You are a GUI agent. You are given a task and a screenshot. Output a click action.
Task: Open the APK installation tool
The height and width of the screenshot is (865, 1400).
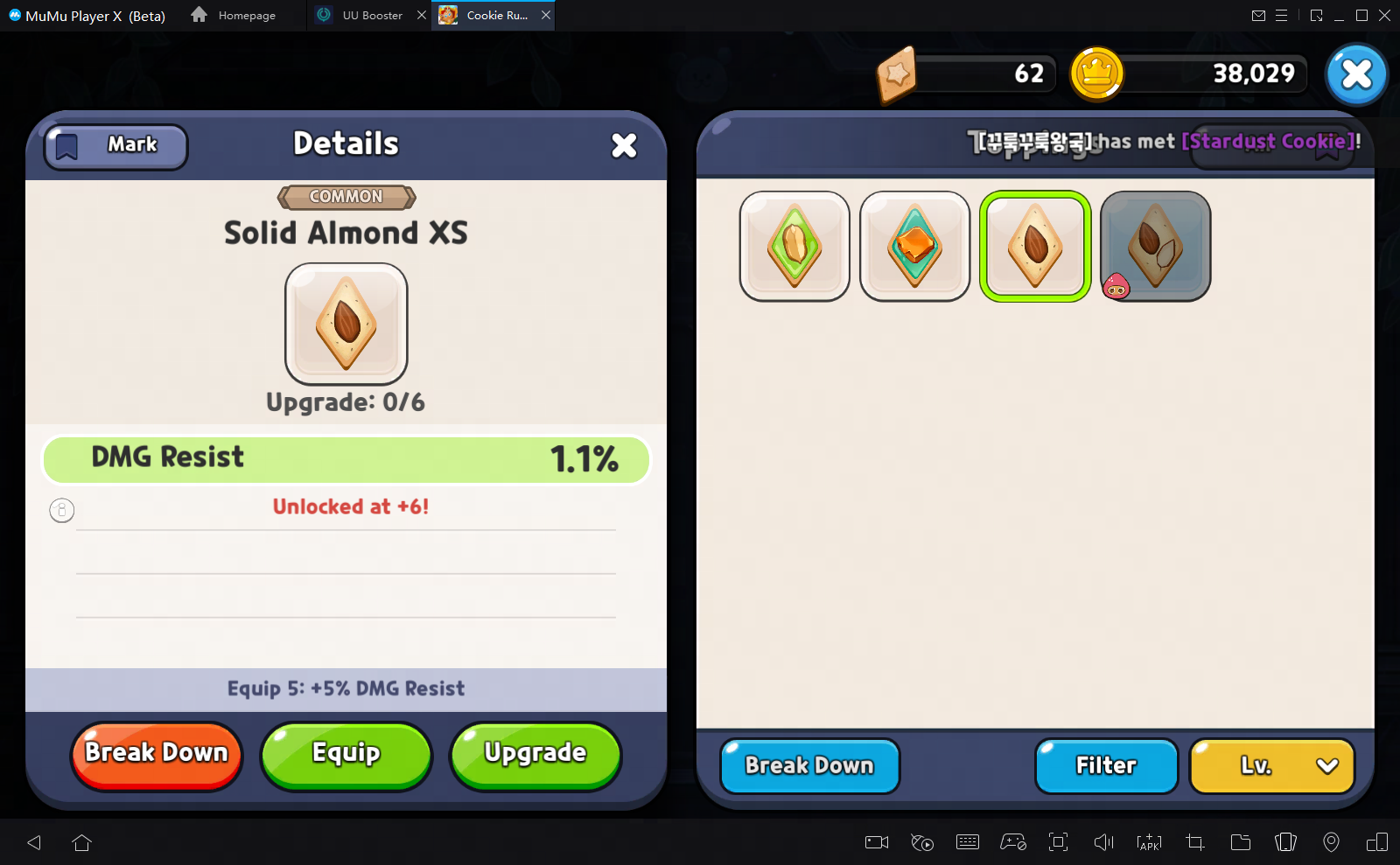point(1148,842)
